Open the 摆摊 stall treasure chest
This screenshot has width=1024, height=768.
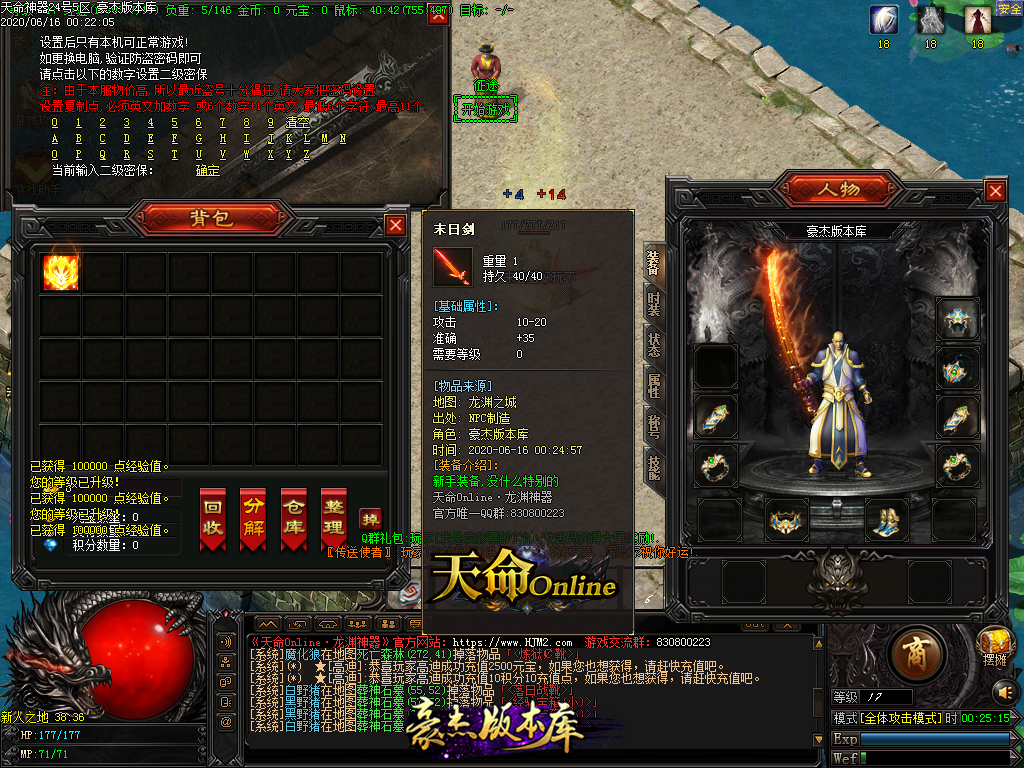click(x=994, y=641)
